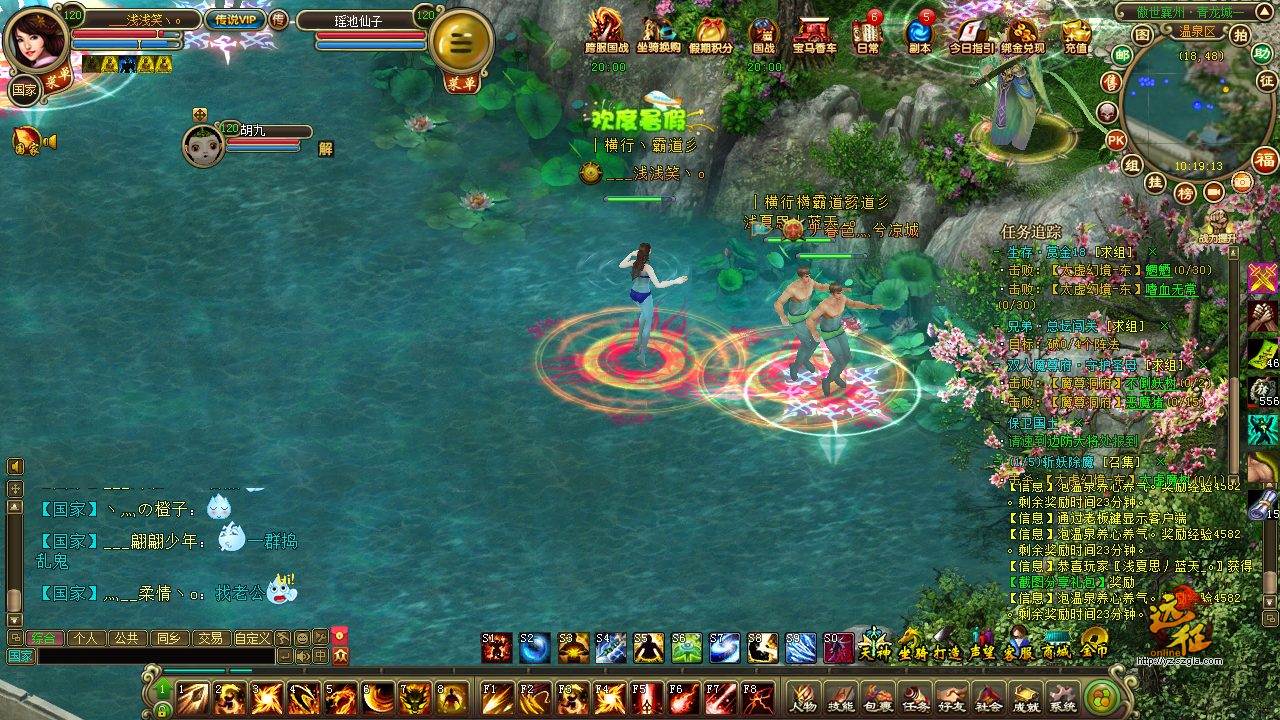Open the 坐骑 mount menu

911,645
